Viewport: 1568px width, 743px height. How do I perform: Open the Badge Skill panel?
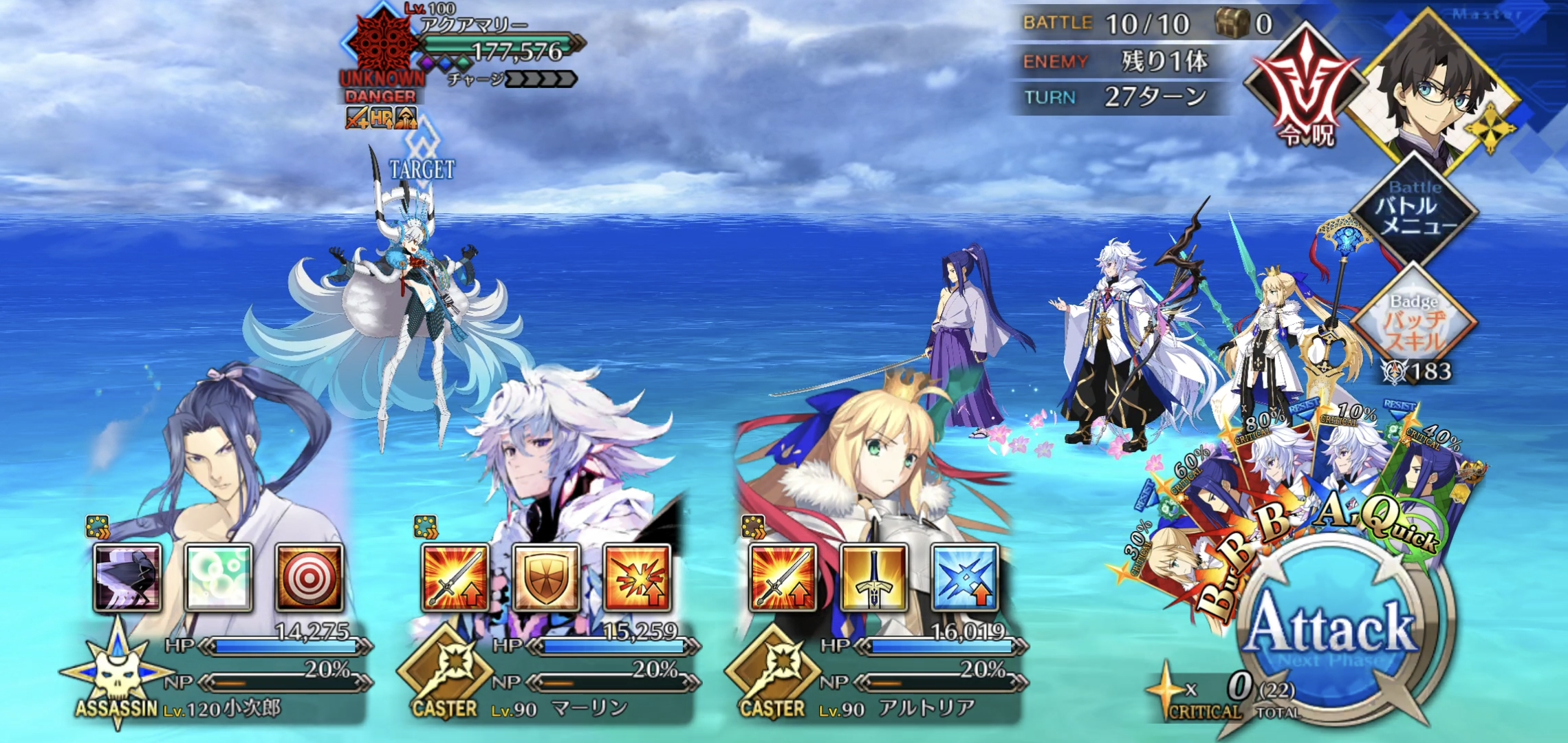(1414, 323)
